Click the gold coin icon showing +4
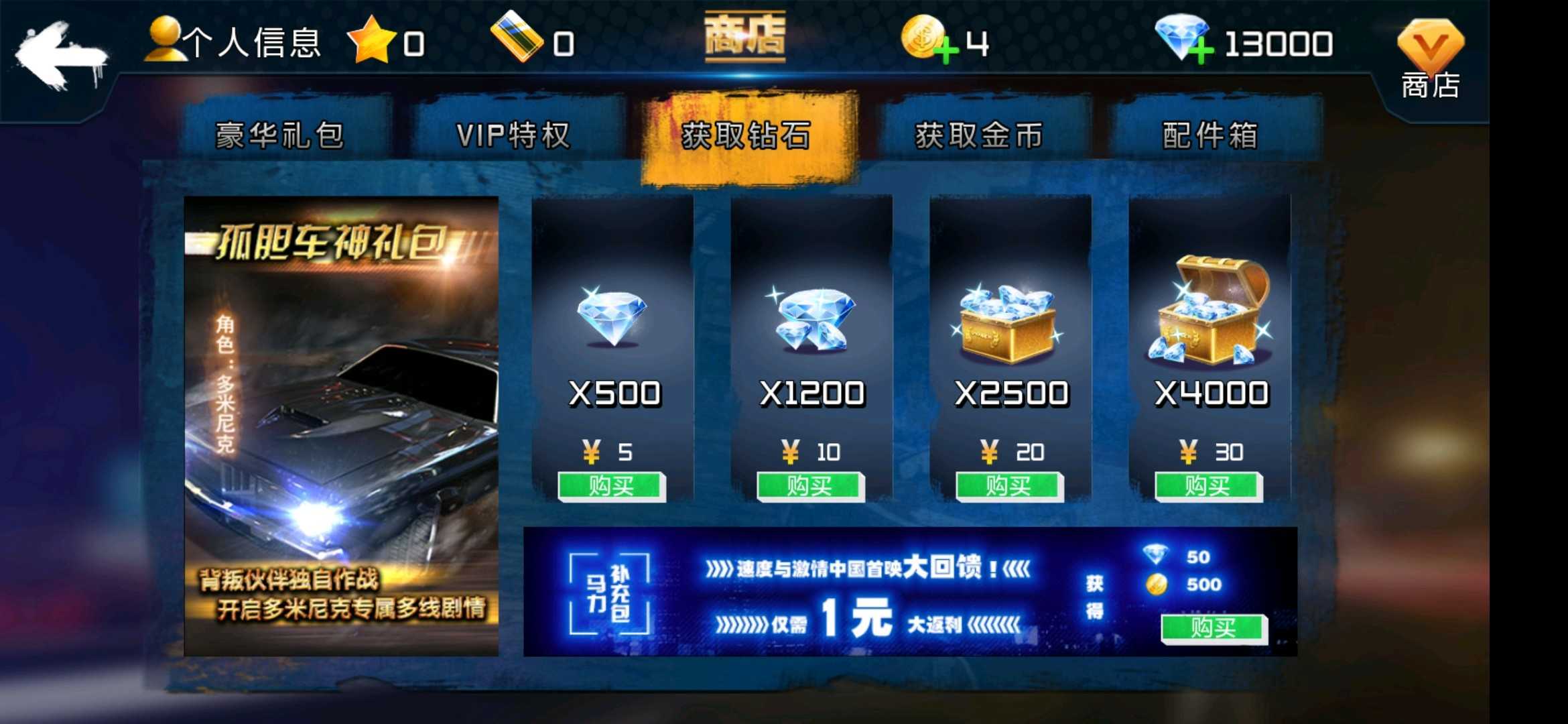 click(923, 40)
